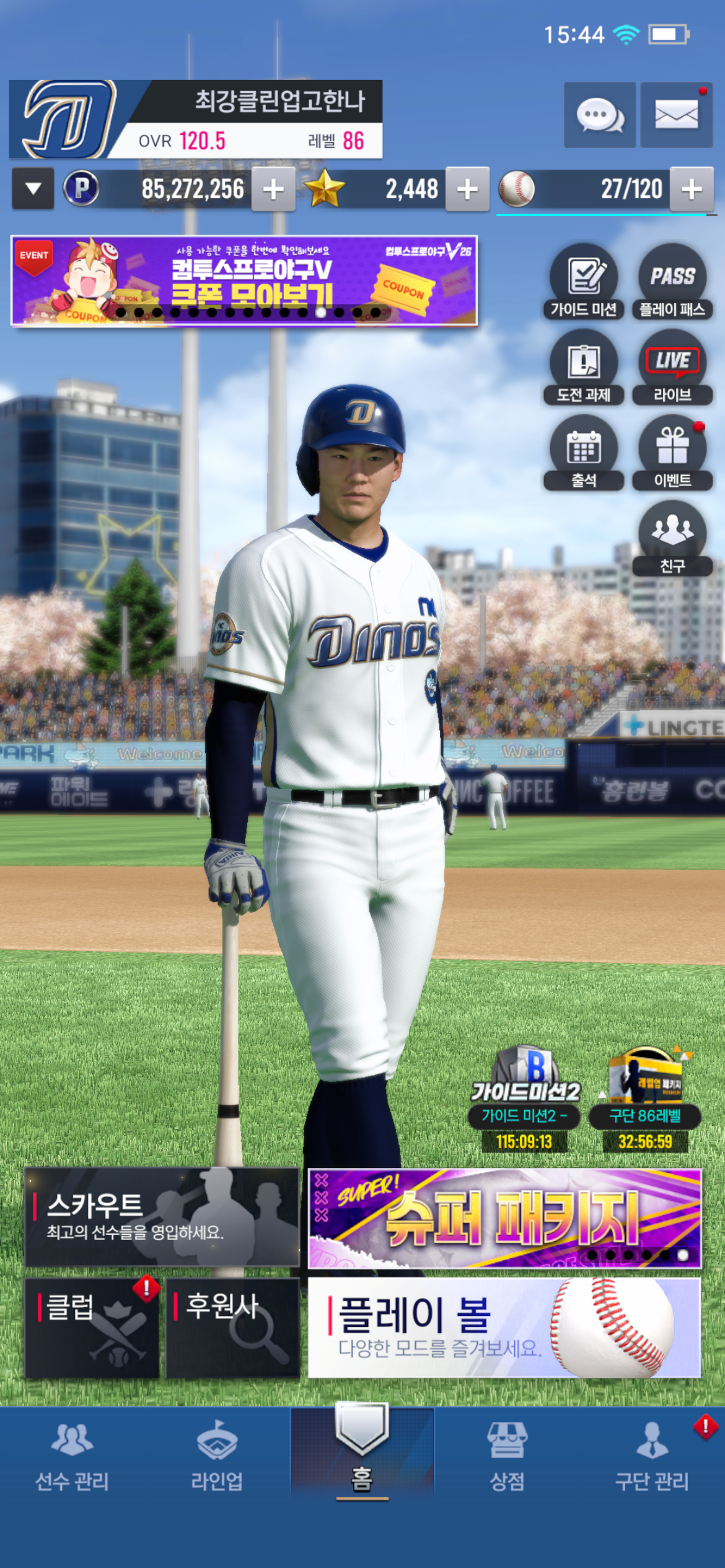
Task: Enter 플레이 볼 game modes
Action: tap(504, 1328)
